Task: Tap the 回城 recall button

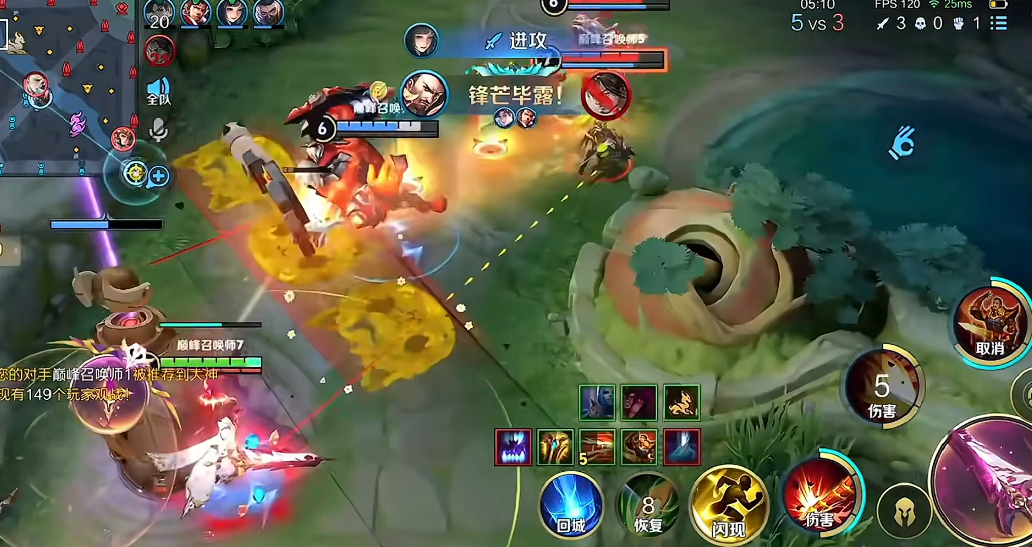Action: 571,504
